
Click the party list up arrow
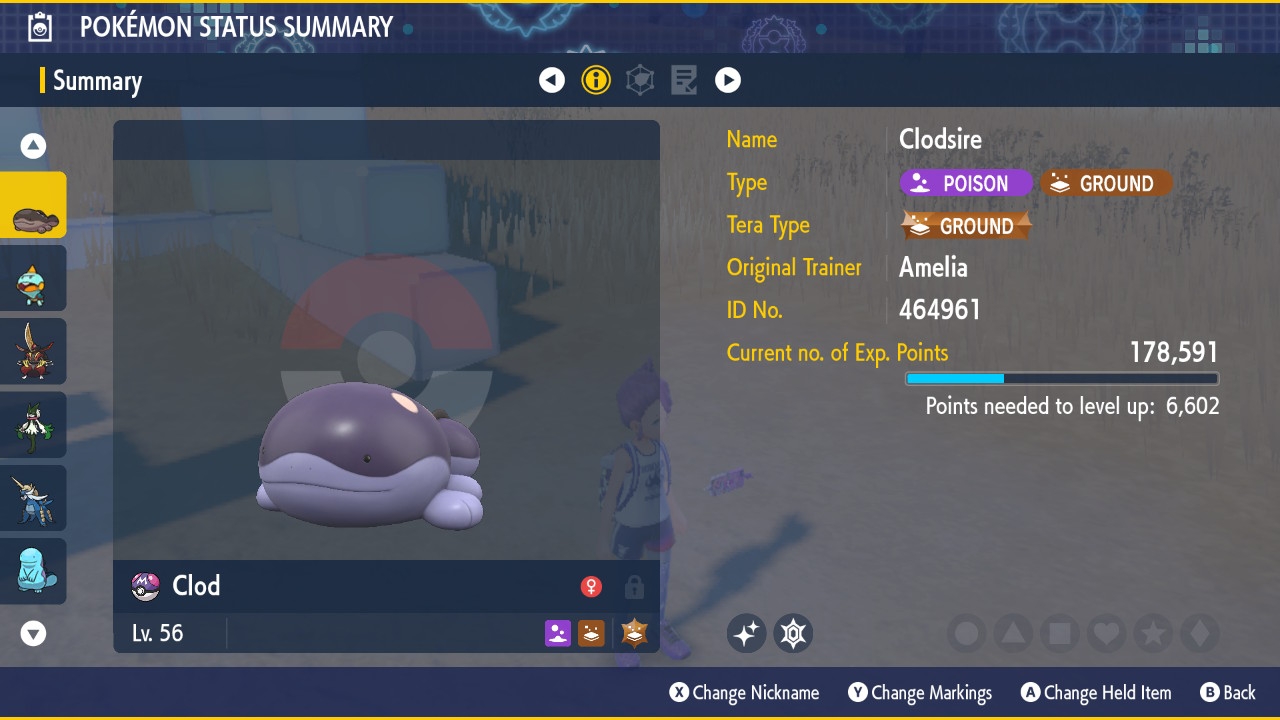pos(34,146)
